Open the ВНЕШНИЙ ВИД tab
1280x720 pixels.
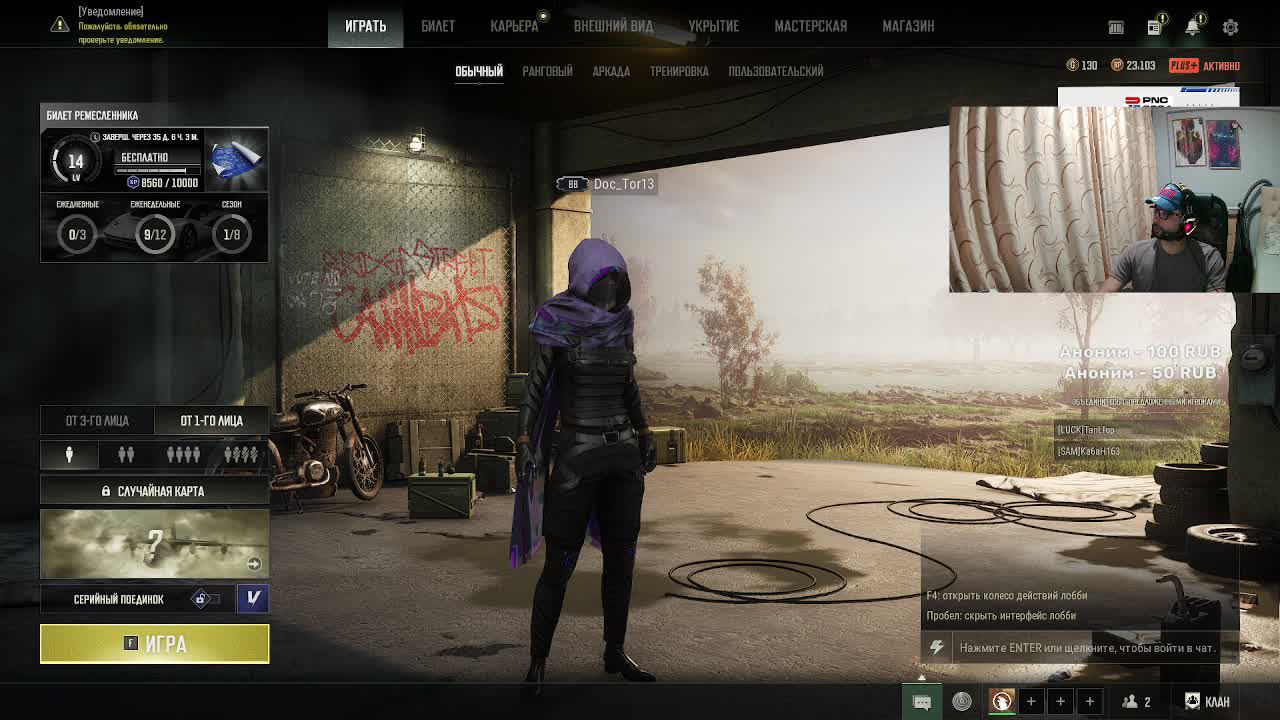613,26
